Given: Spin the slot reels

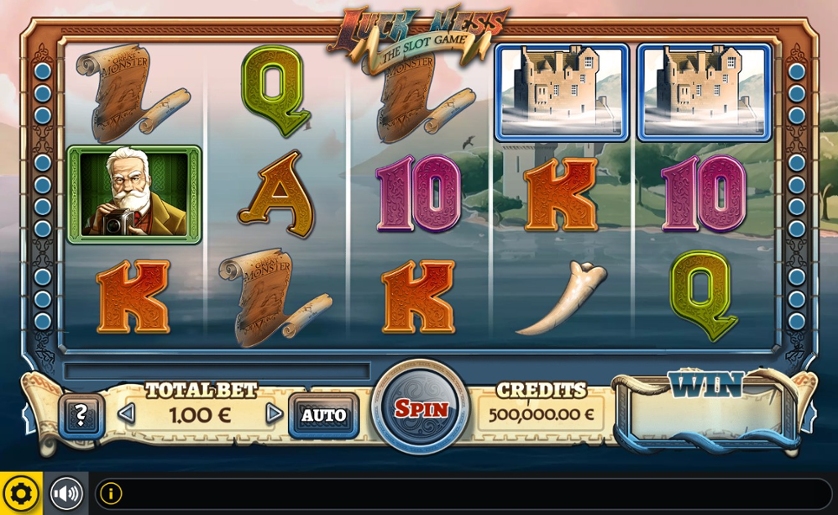Looking at the screenshot, I should pos(420,408).
